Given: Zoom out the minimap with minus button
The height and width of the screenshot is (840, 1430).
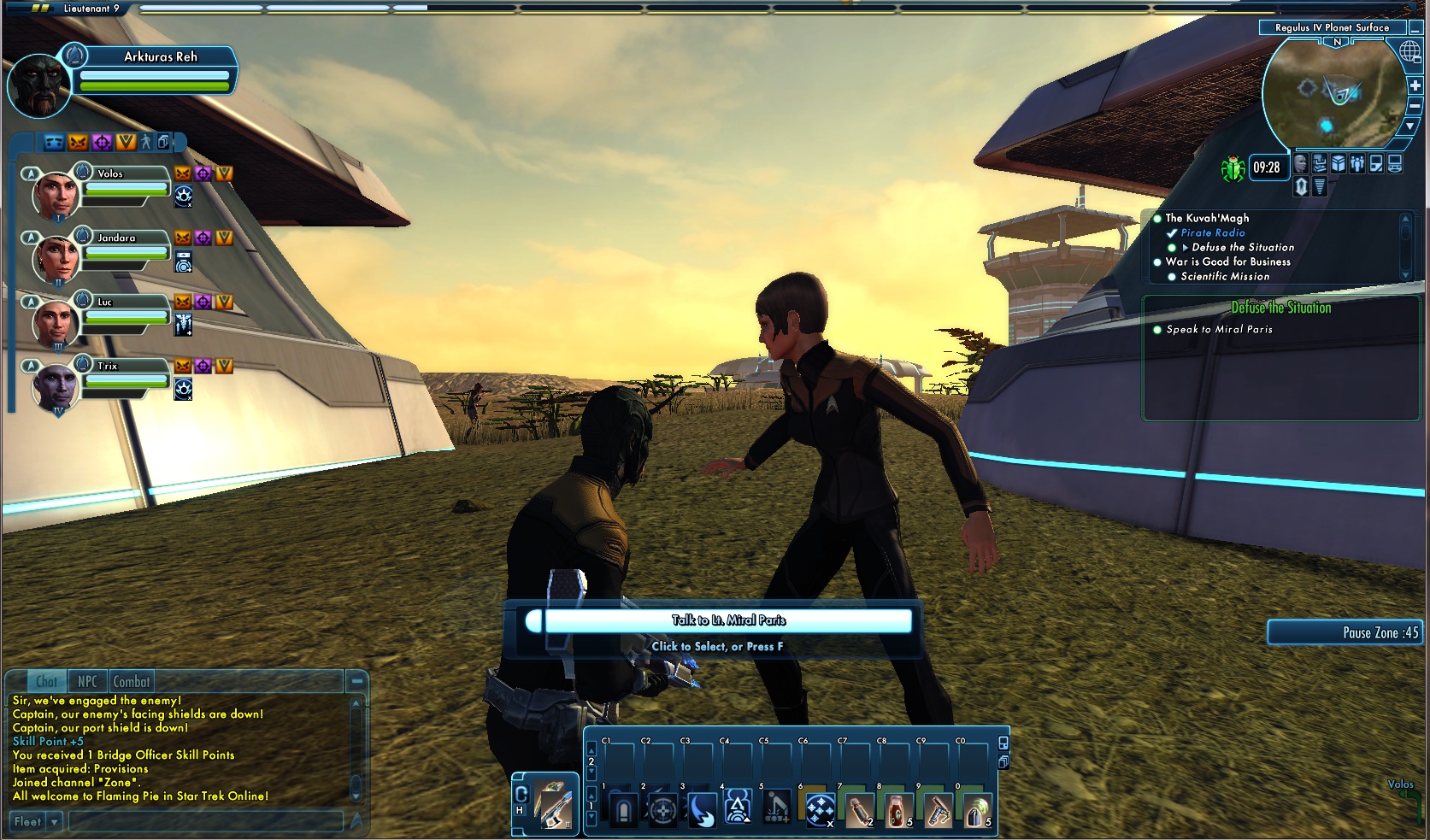Looking at the screenshot, I should click(1415, 106).
